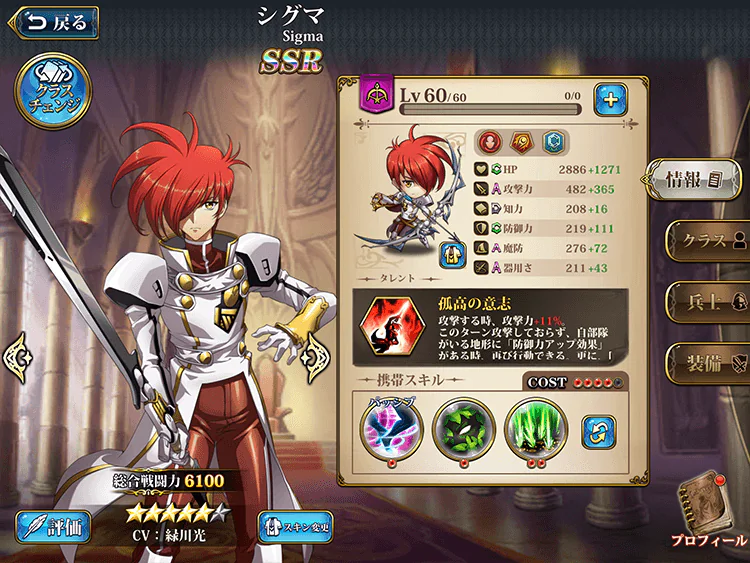Go back with the 戻る button
This screenshot has width=750, height=563.
[54, 21]
